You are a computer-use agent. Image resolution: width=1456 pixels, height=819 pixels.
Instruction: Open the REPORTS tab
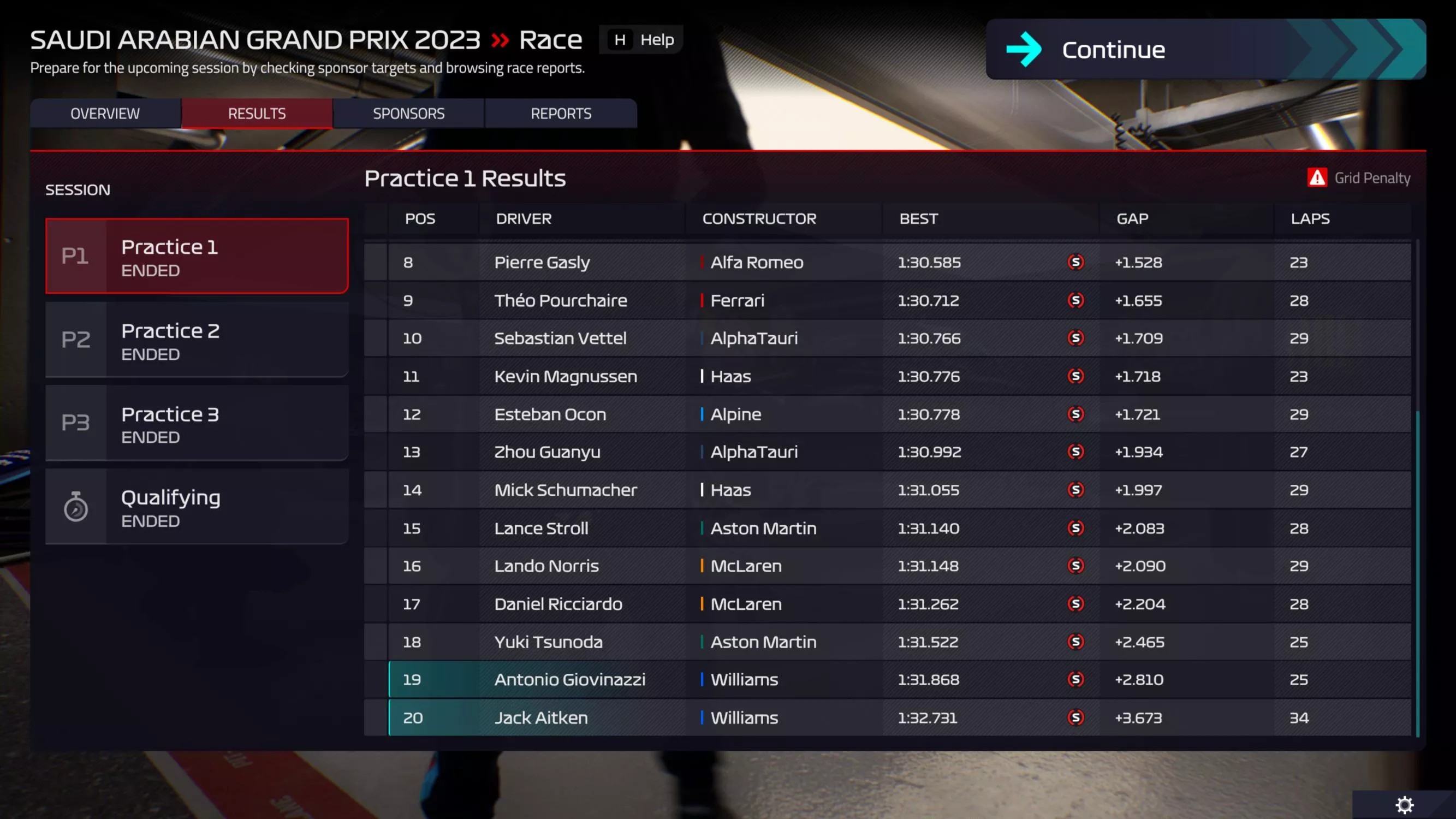pos(561,113)
